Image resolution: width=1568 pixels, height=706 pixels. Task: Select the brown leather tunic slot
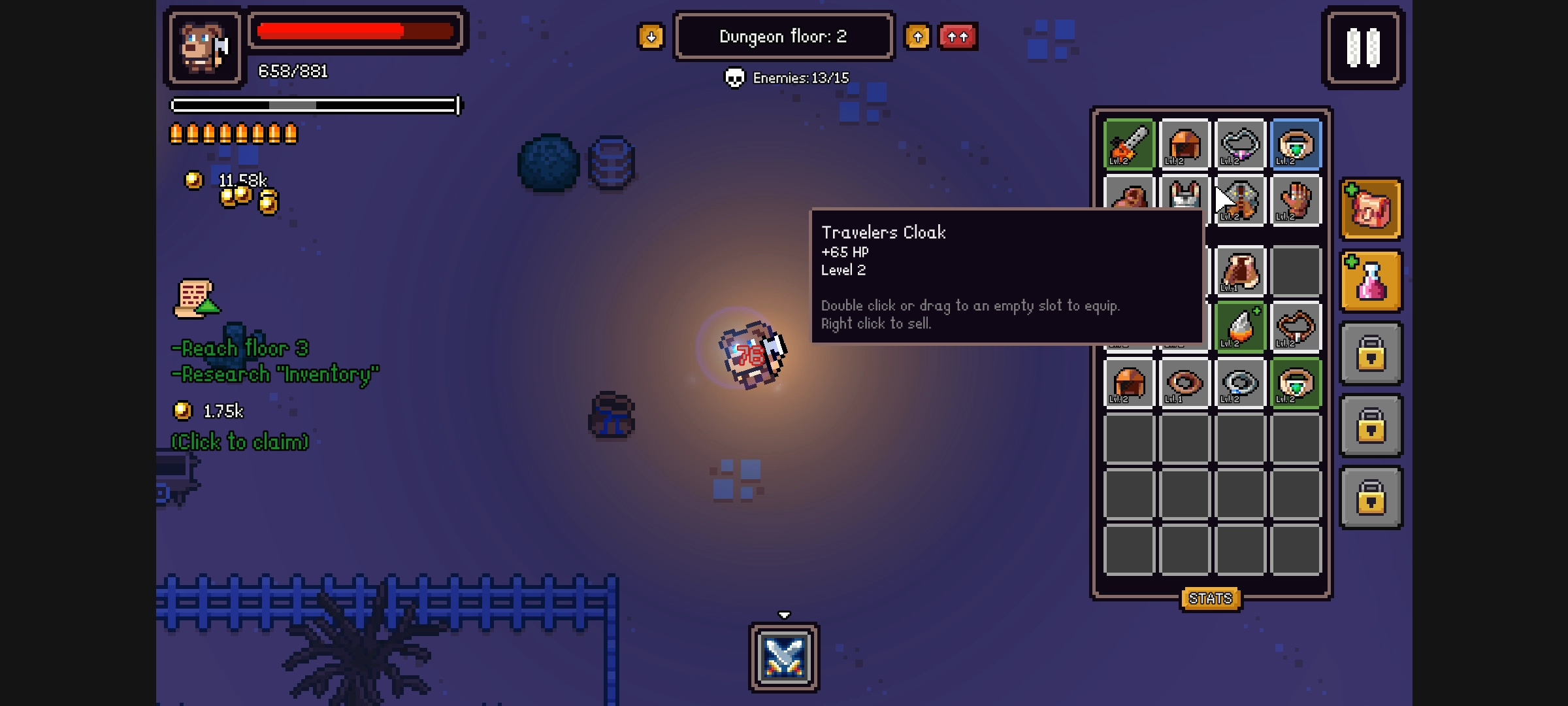pos(1240,271)
